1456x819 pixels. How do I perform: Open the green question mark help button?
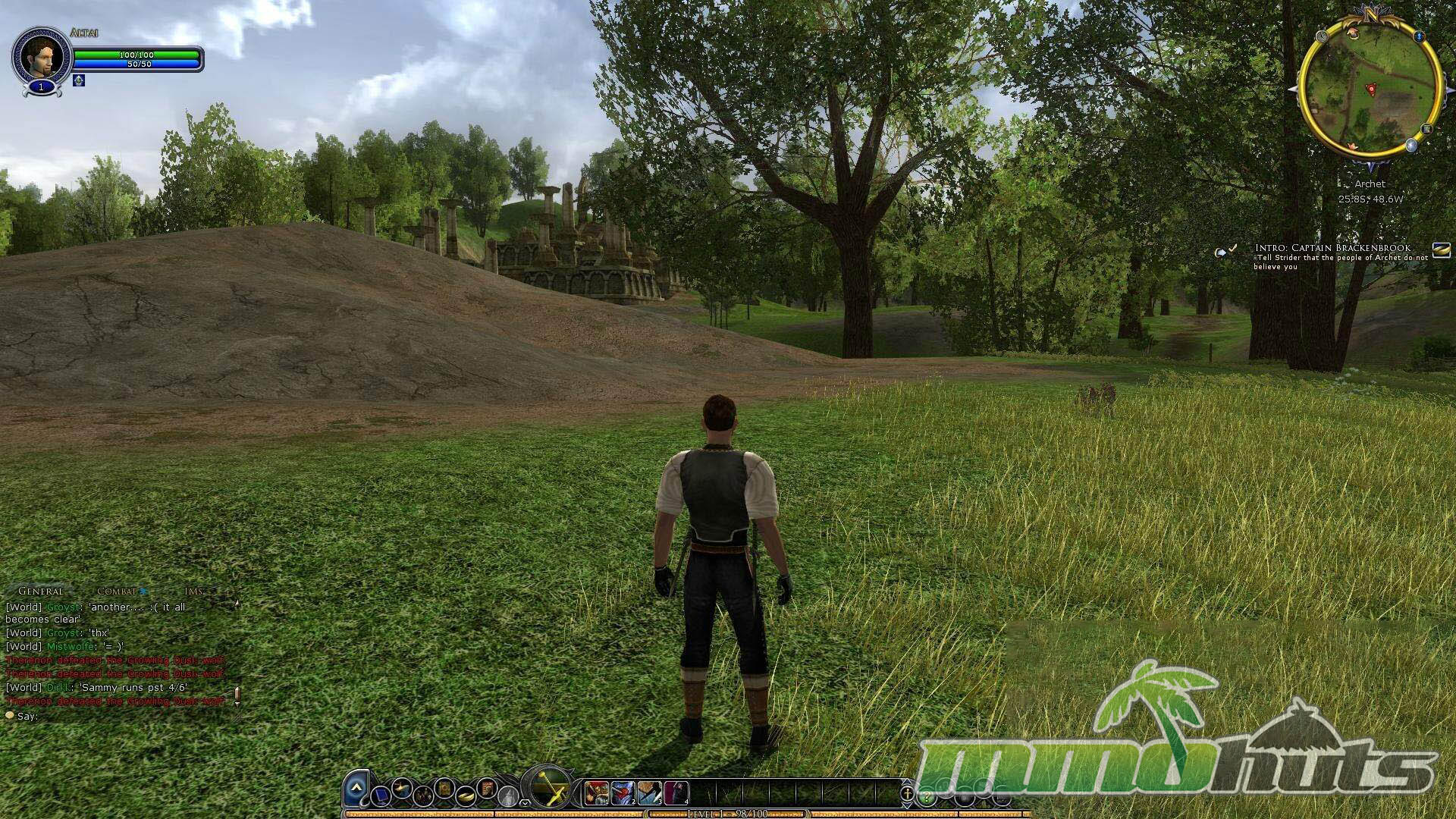[x=926, y=798]
